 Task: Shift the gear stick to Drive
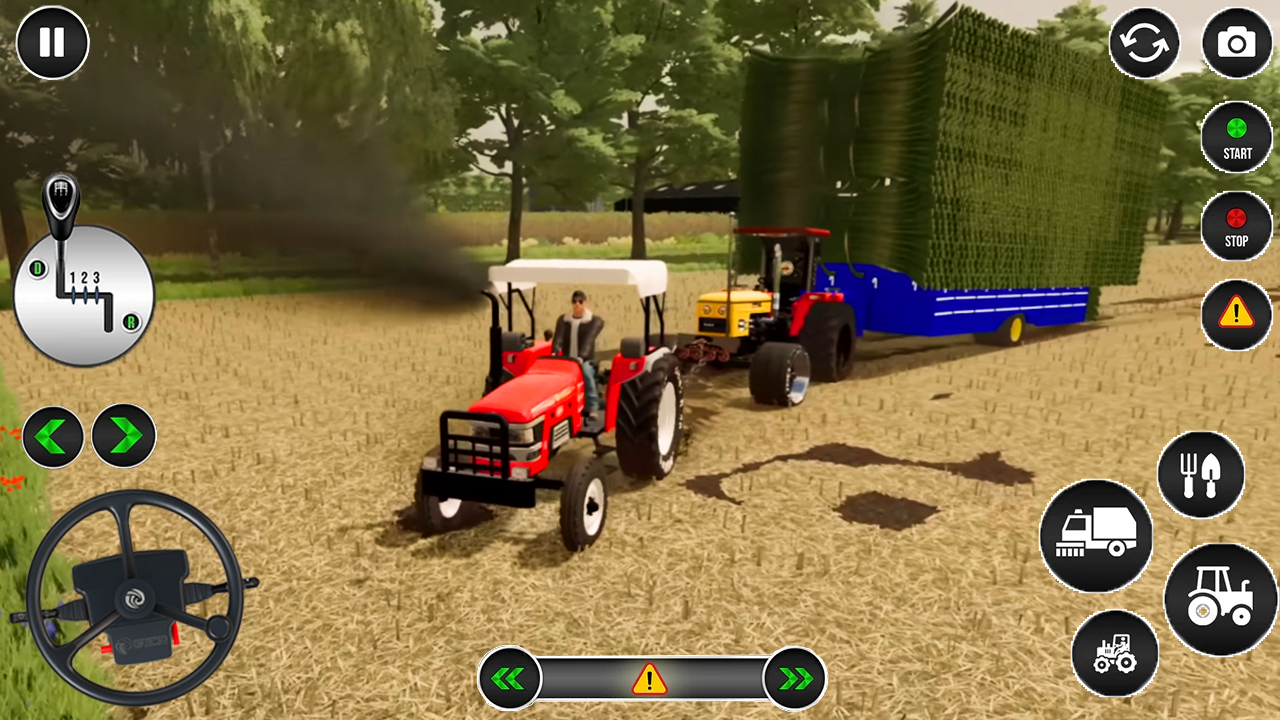coord(36,268)
